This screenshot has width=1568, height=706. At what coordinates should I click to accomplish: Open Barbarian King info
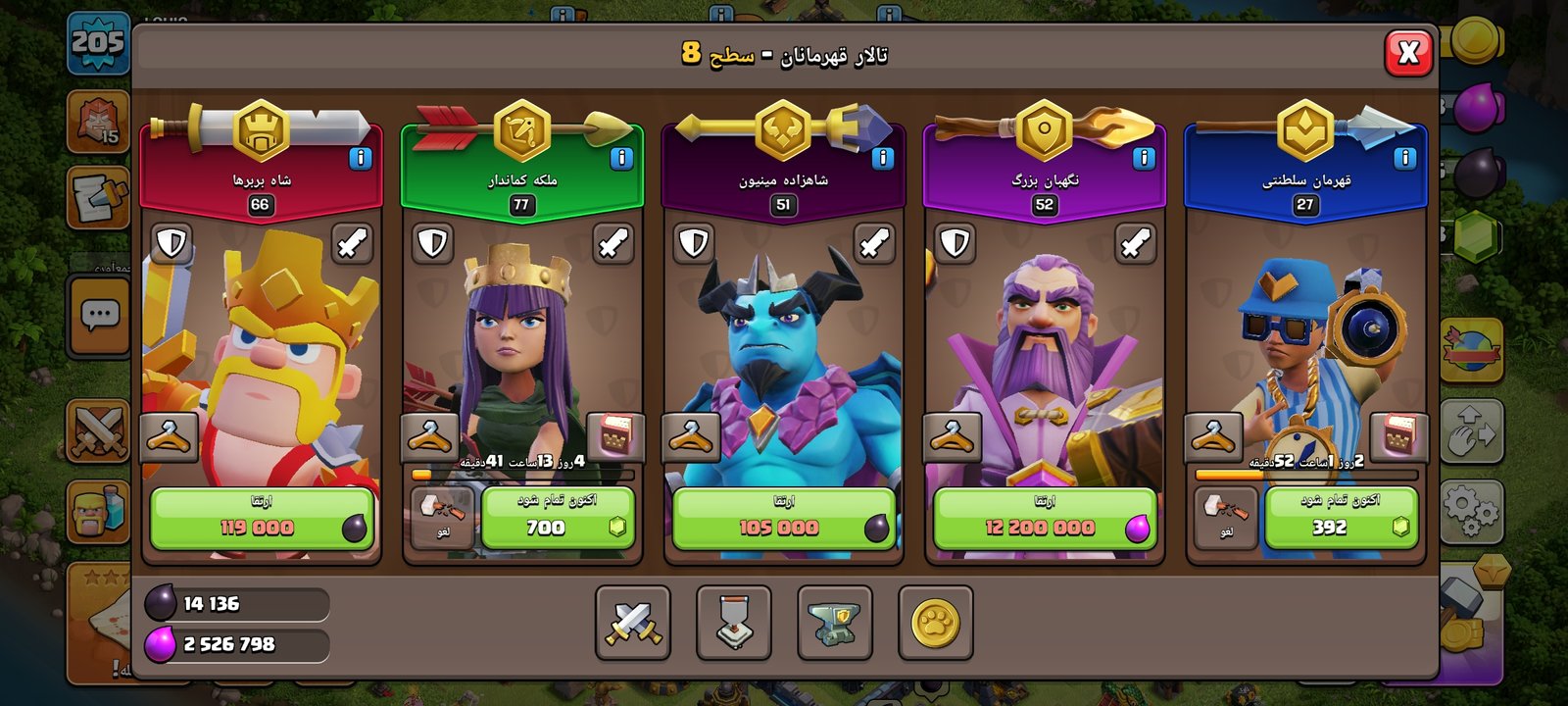(x=361, y=158)
